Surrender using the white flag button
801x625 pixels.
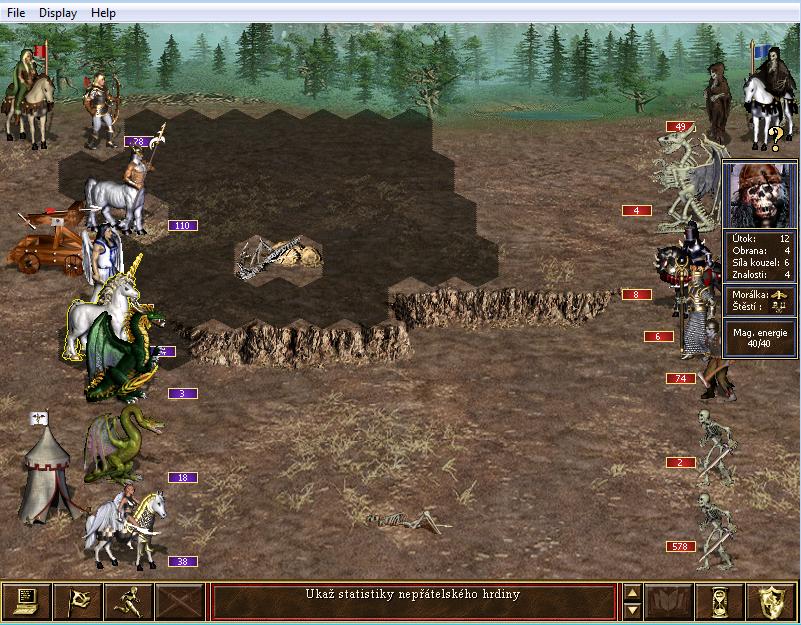77,602
